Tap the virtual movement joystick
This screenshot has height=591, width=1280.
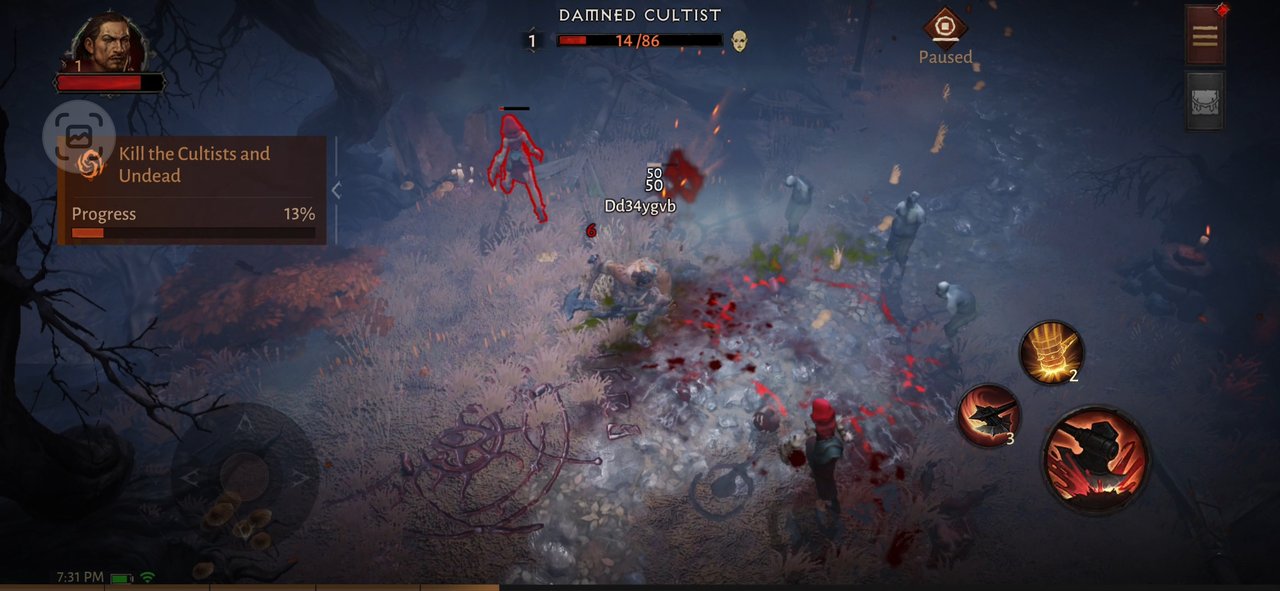click(x=244, y=477)
